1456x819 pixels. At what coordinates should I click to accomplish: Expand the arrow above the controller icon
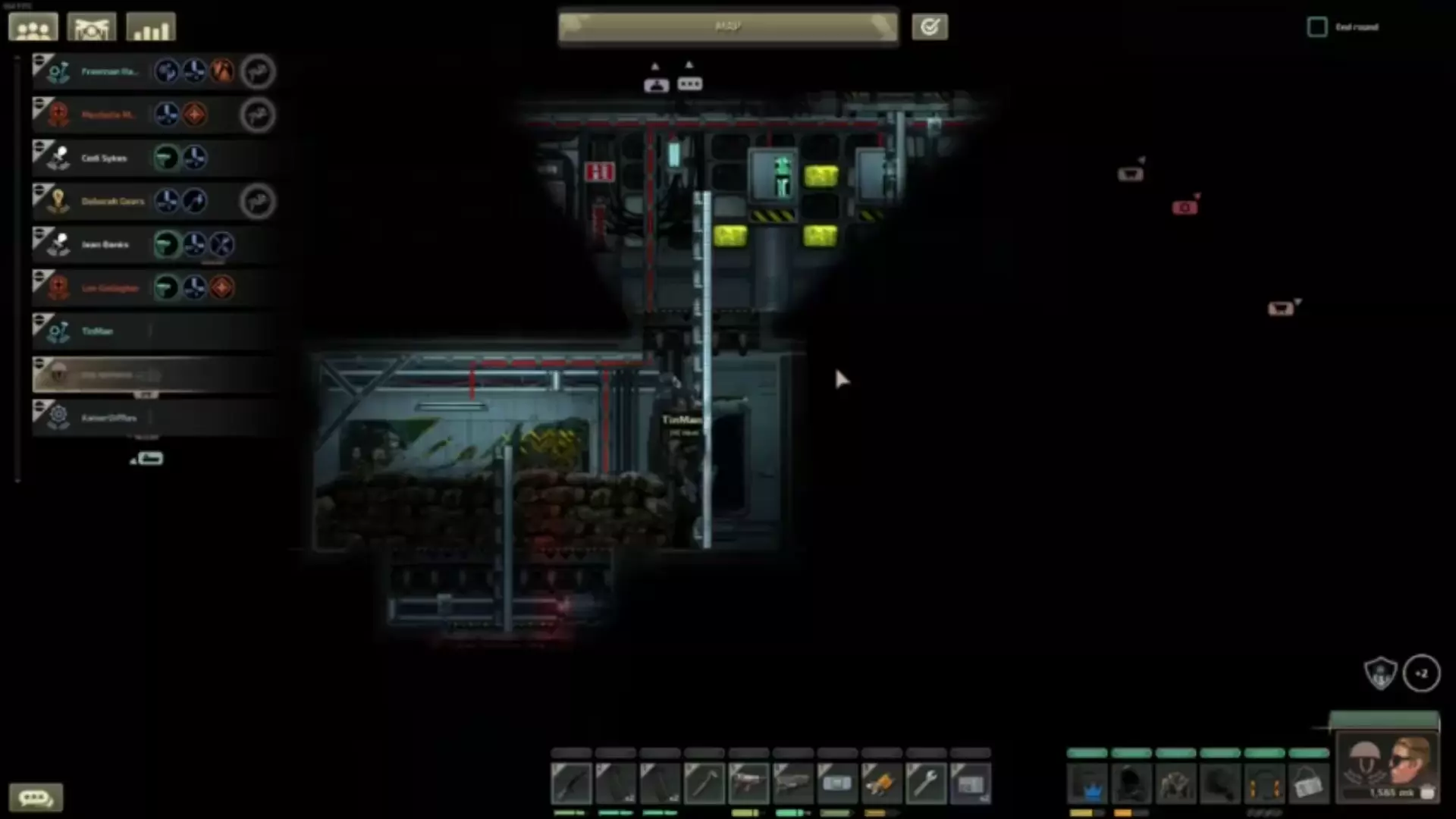689,64
